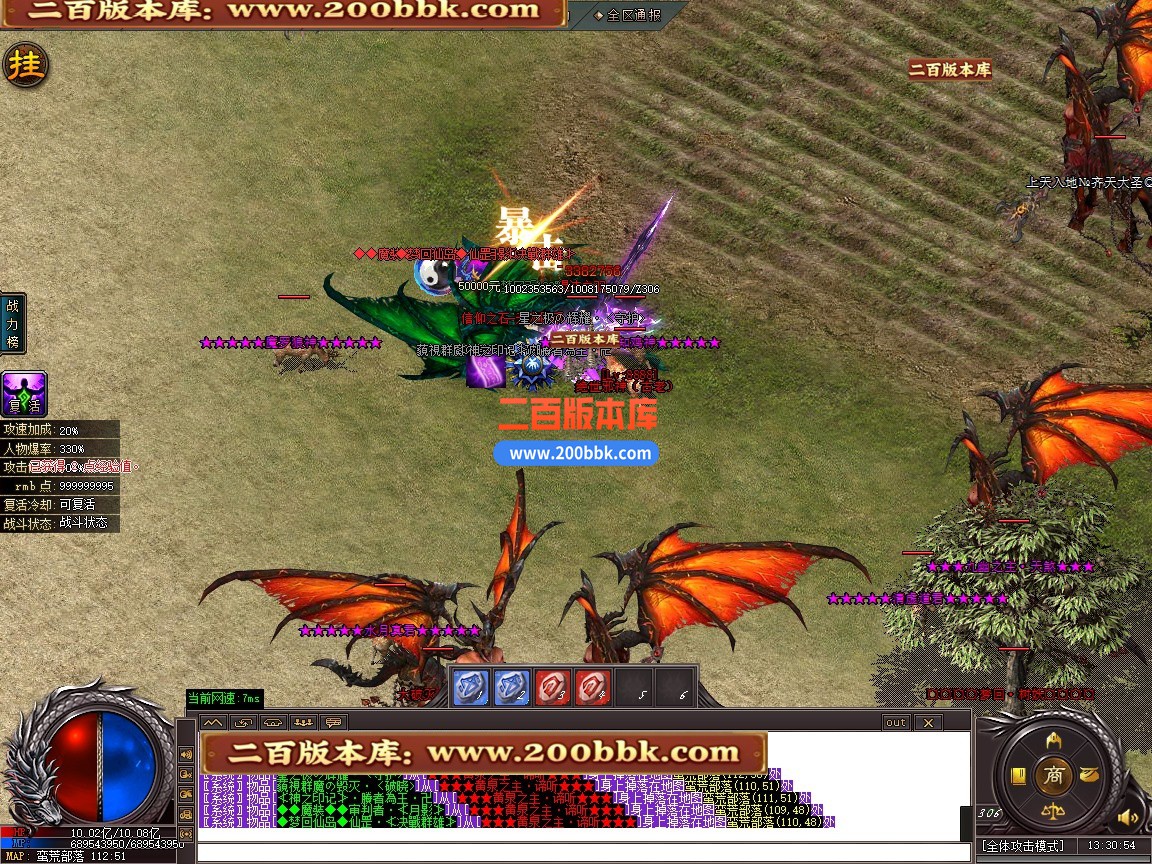Click the speech bubble chat channel button
Image resolution: width=1152 pixels, height=864 pixels.
333,722
